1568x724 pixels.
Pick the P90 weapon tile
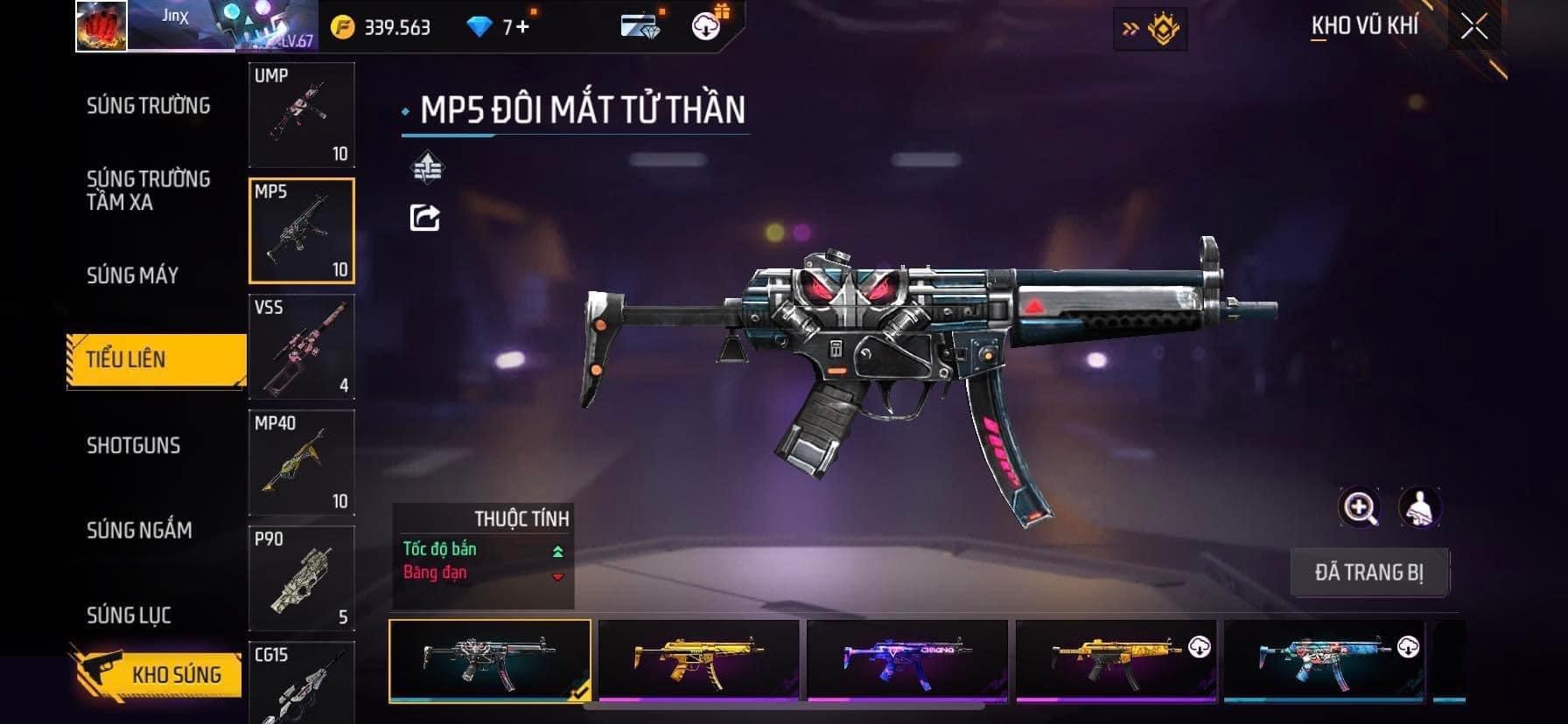pyautogui.click(x=302, y=578)
